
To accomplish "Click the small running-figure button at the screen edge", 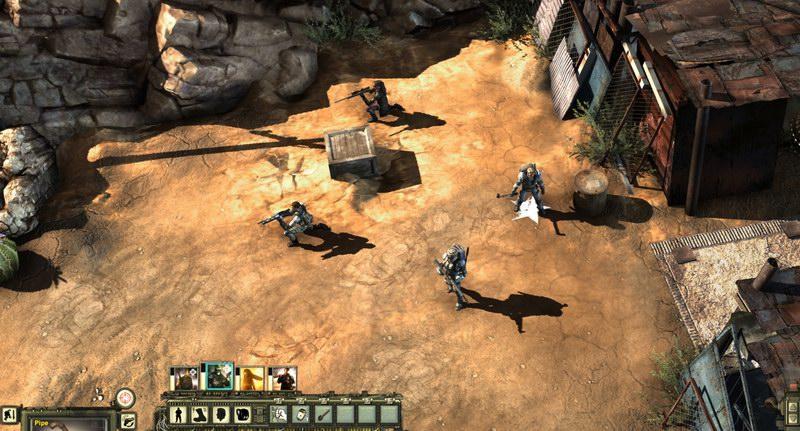I will (x=8, y=413).
